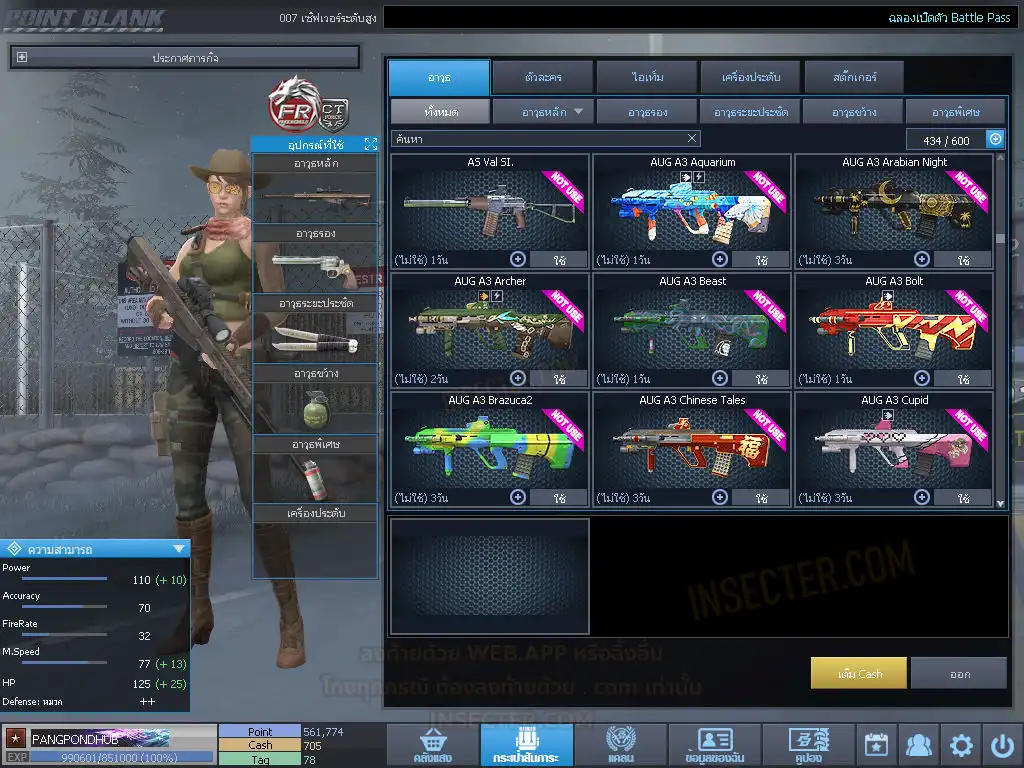Click the power exit icon

(1002, 745)
